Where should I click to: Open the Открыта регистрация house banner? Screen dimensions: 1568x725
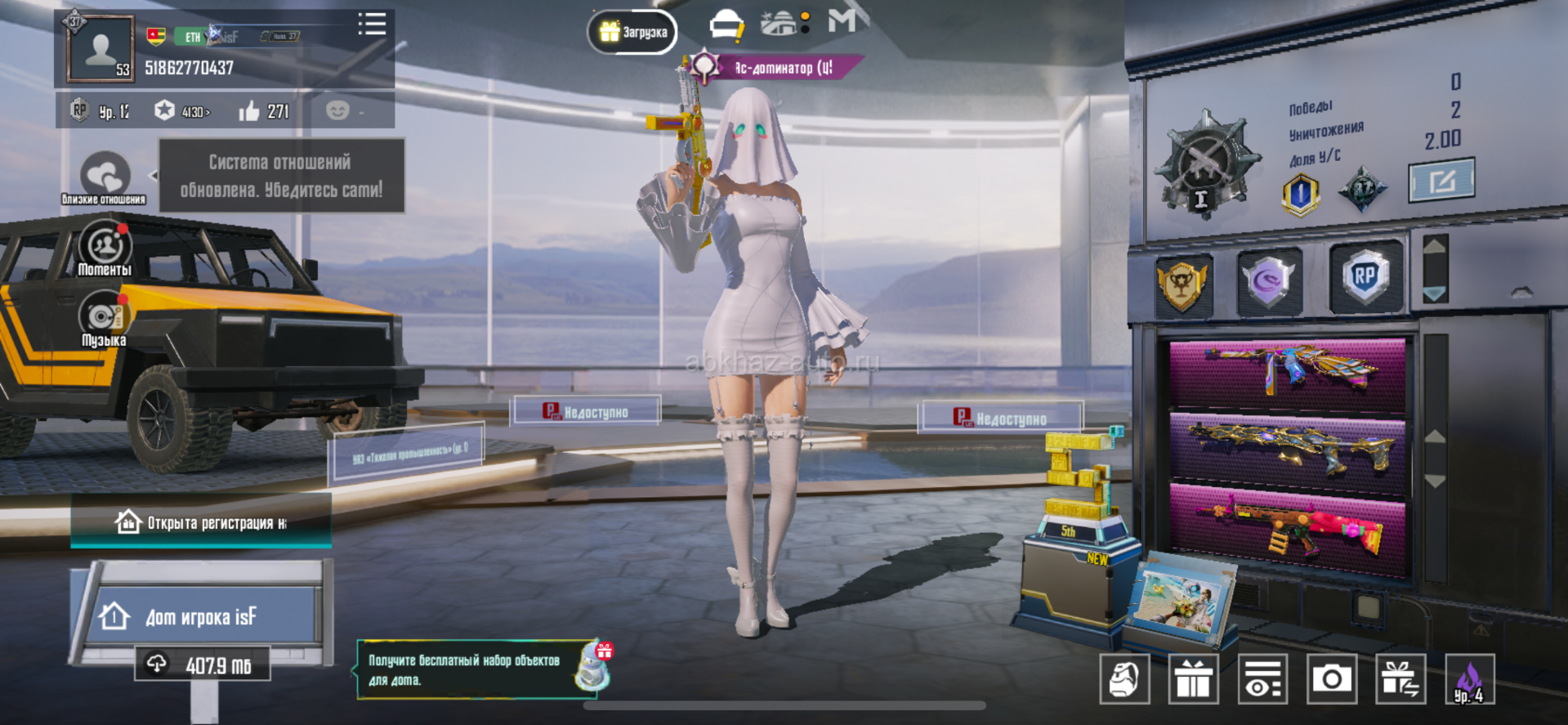(201, 522)
